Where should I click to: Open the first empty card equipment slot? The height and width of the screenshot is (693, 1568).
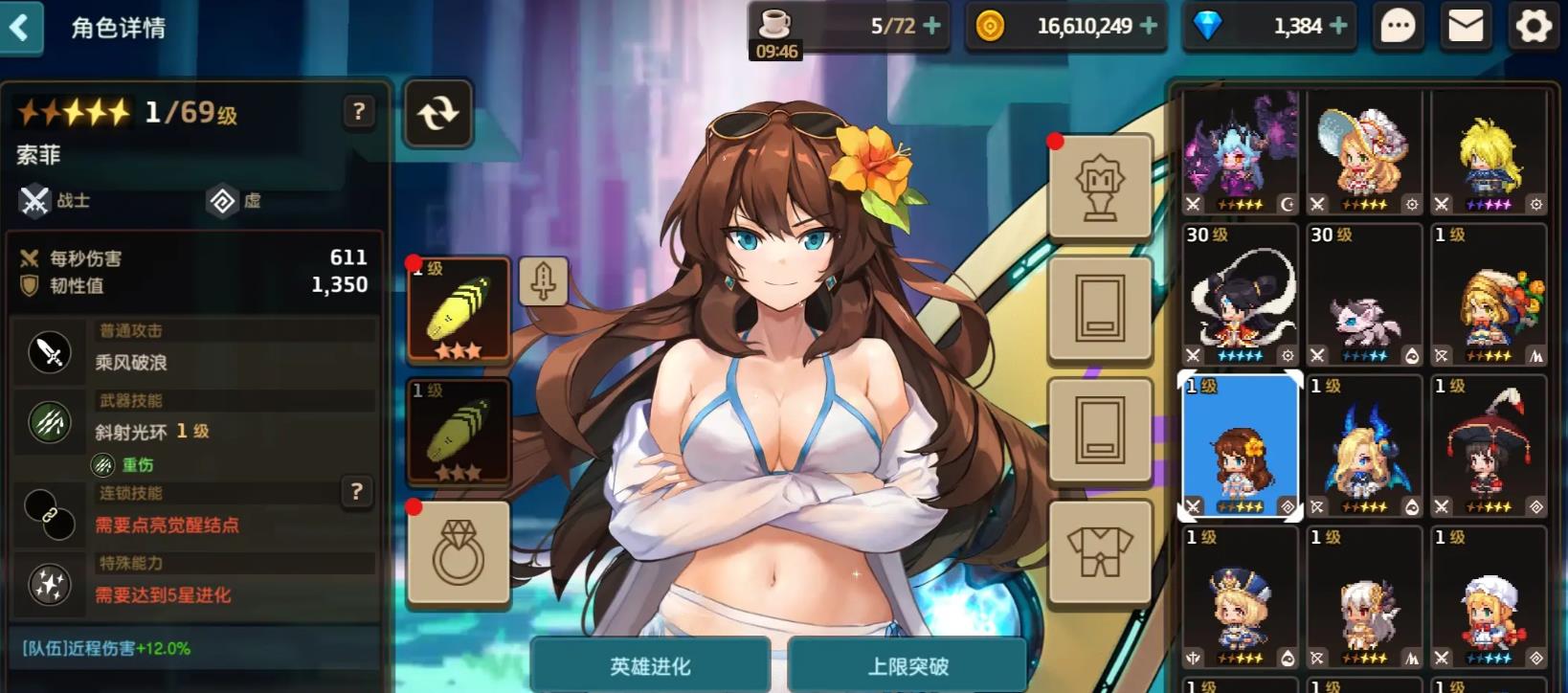click(1099, 311)
